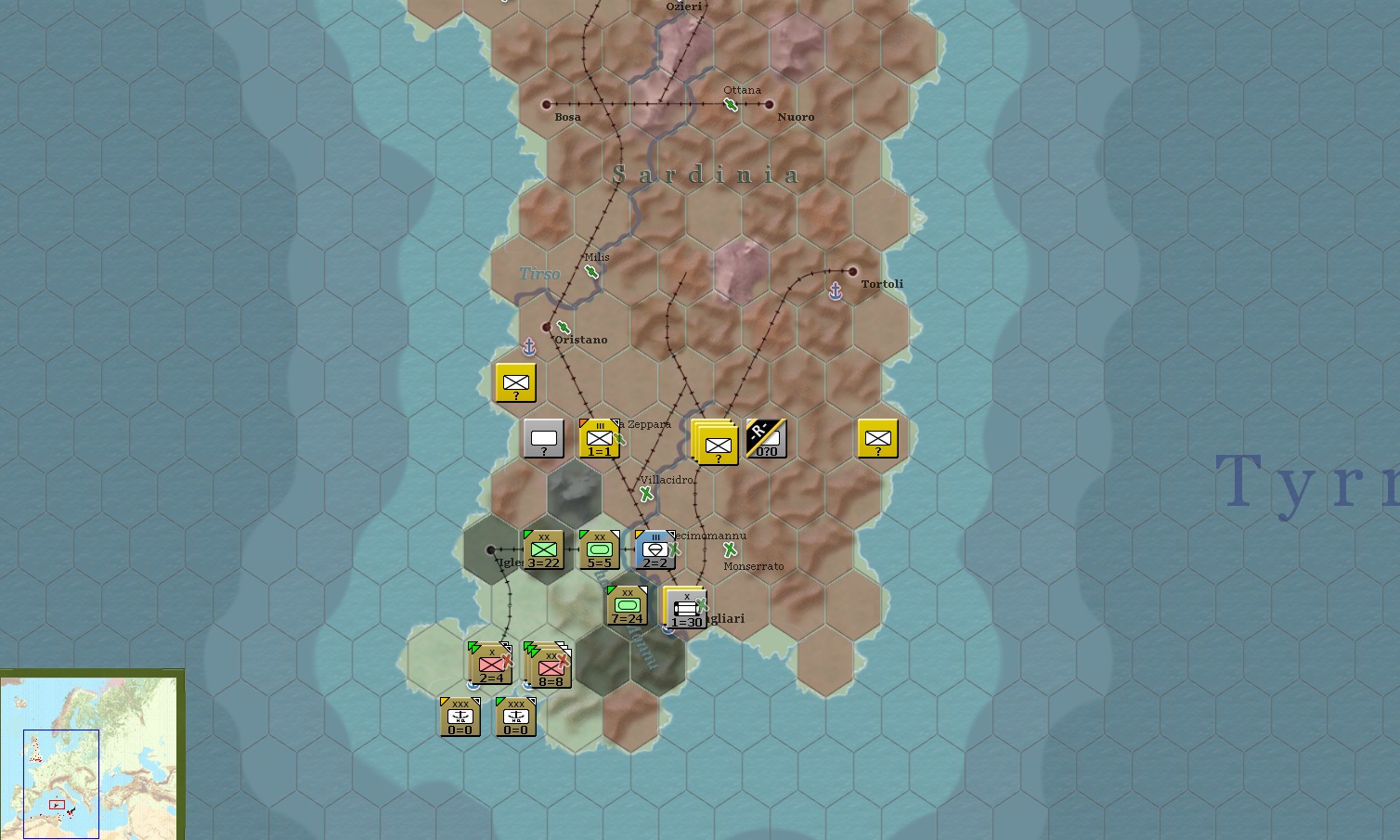Screen dimensions: 1400x840
Task: Select the 2=4 brigade stack
Action: pos(489,666)
